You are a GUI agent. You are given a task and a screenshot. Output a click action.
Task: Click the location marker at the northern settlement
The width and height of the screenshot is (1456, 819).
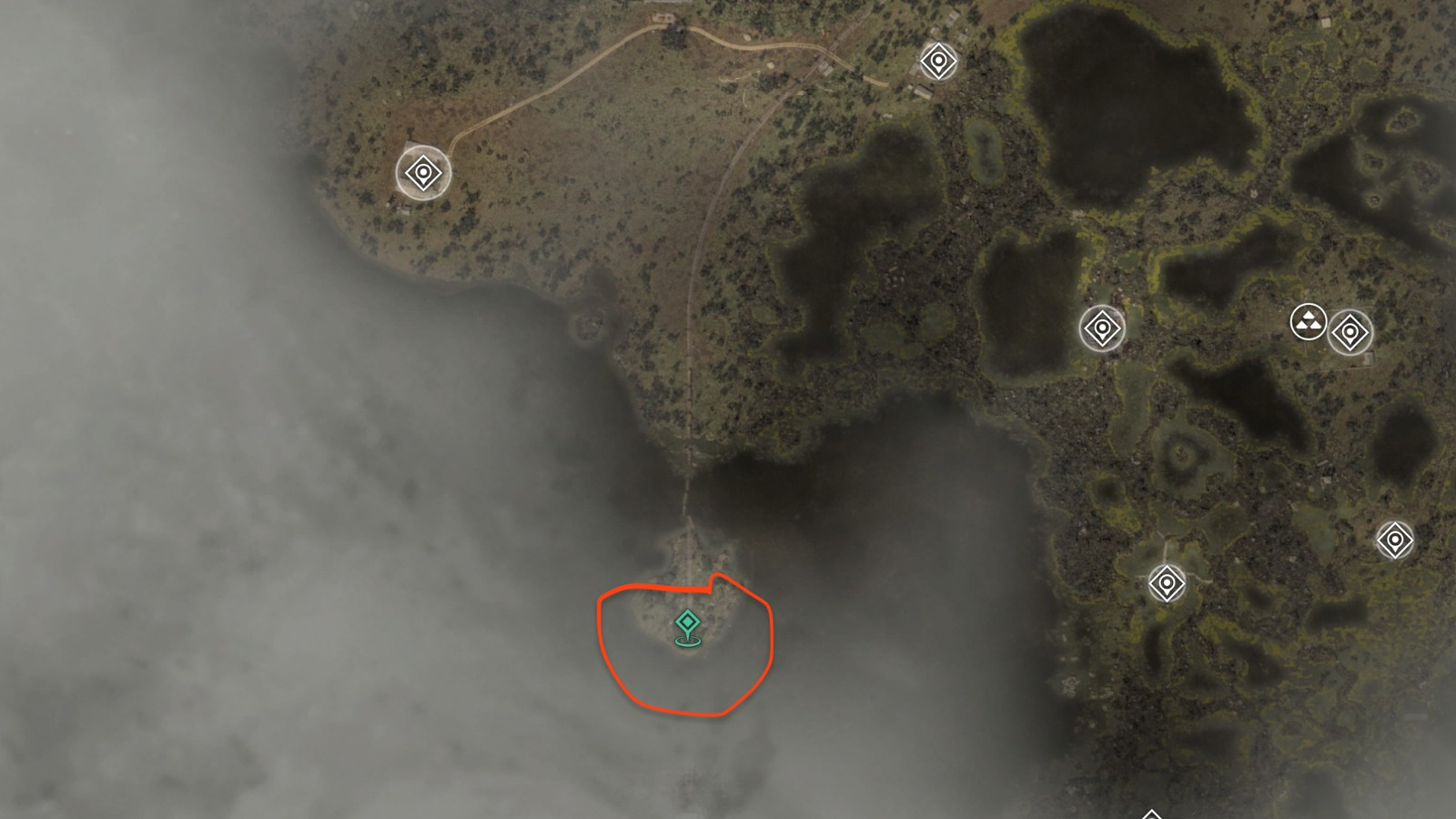point(937,62)
